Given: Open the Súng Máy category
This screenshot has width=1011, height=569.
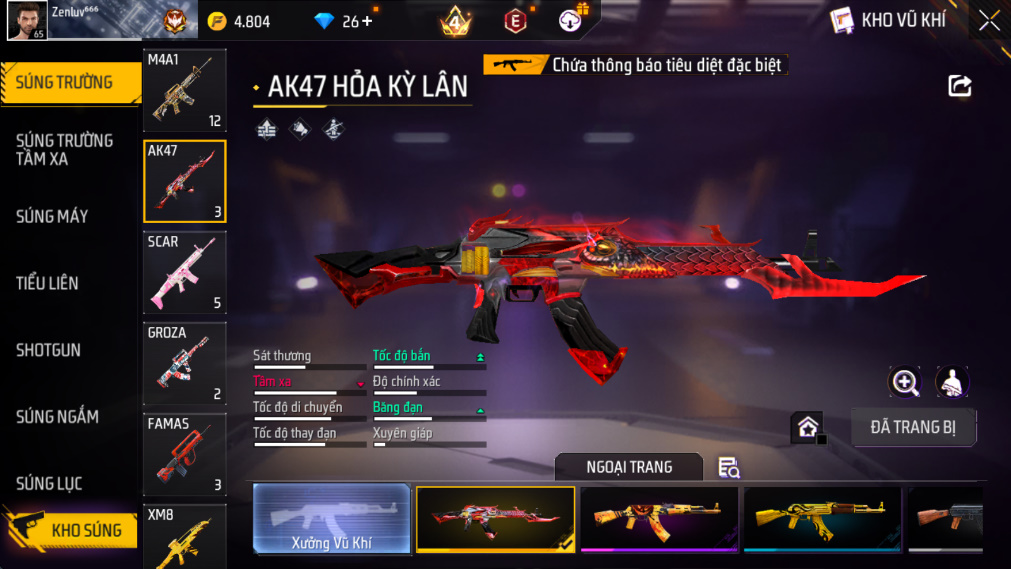Looking at the screenshot, I should pyautogui.click(x=53, y=217).
